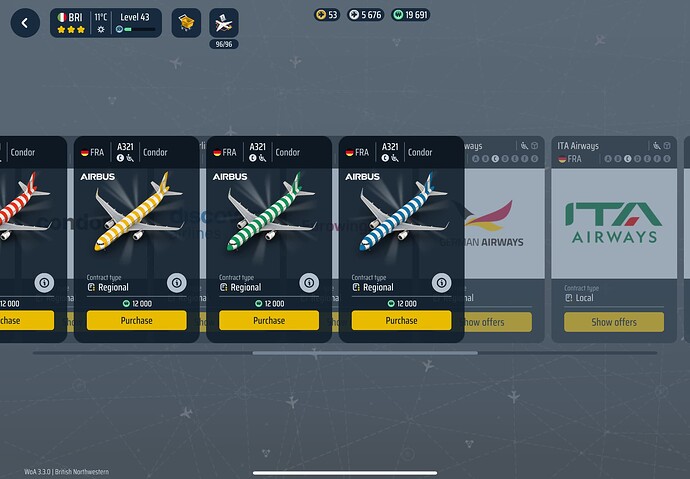Purchase the blue-striped Condor A321
Screen dimensions: 690x479
tap(401, 321)
